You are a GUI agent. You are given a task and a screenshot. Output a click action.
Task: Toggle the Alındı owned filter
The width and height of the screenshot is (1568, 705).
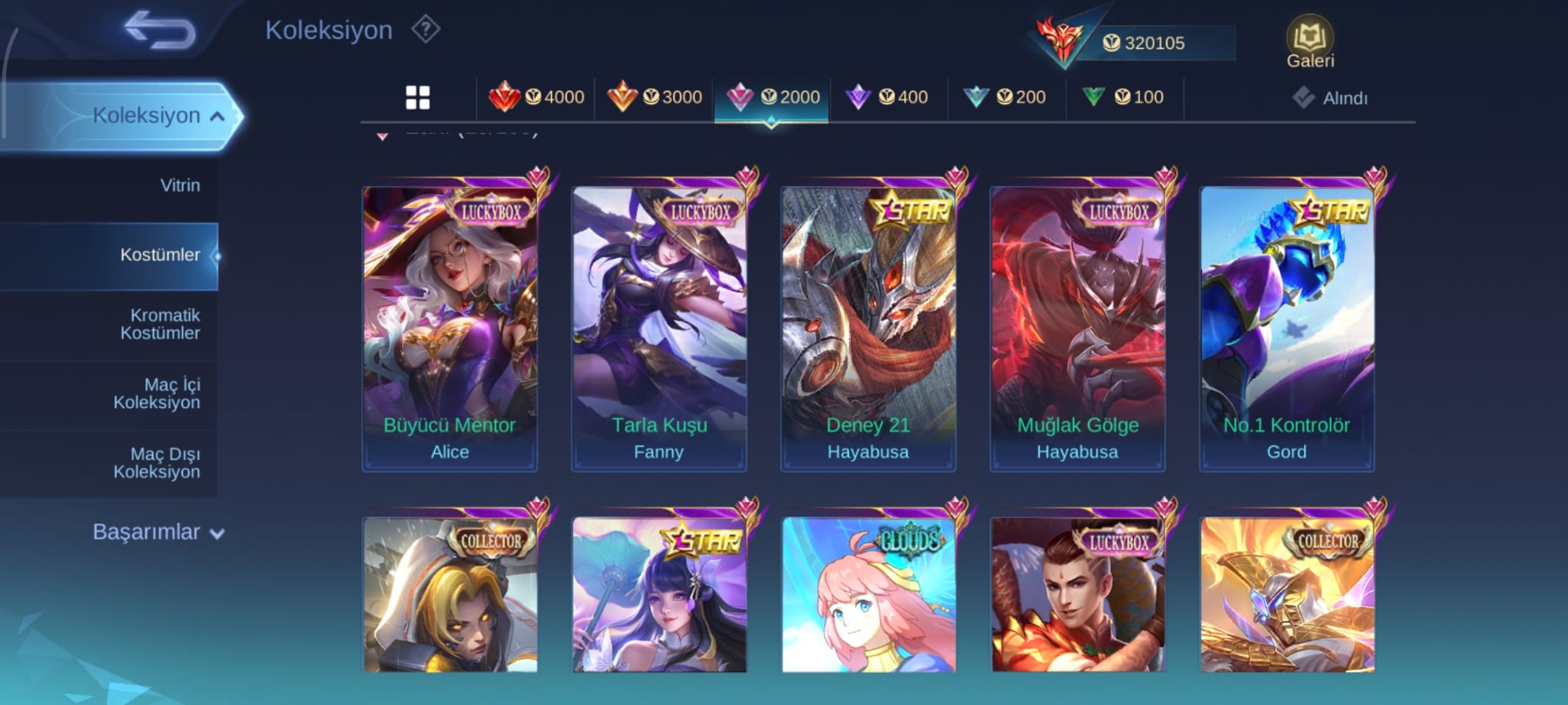(1331, 98)
